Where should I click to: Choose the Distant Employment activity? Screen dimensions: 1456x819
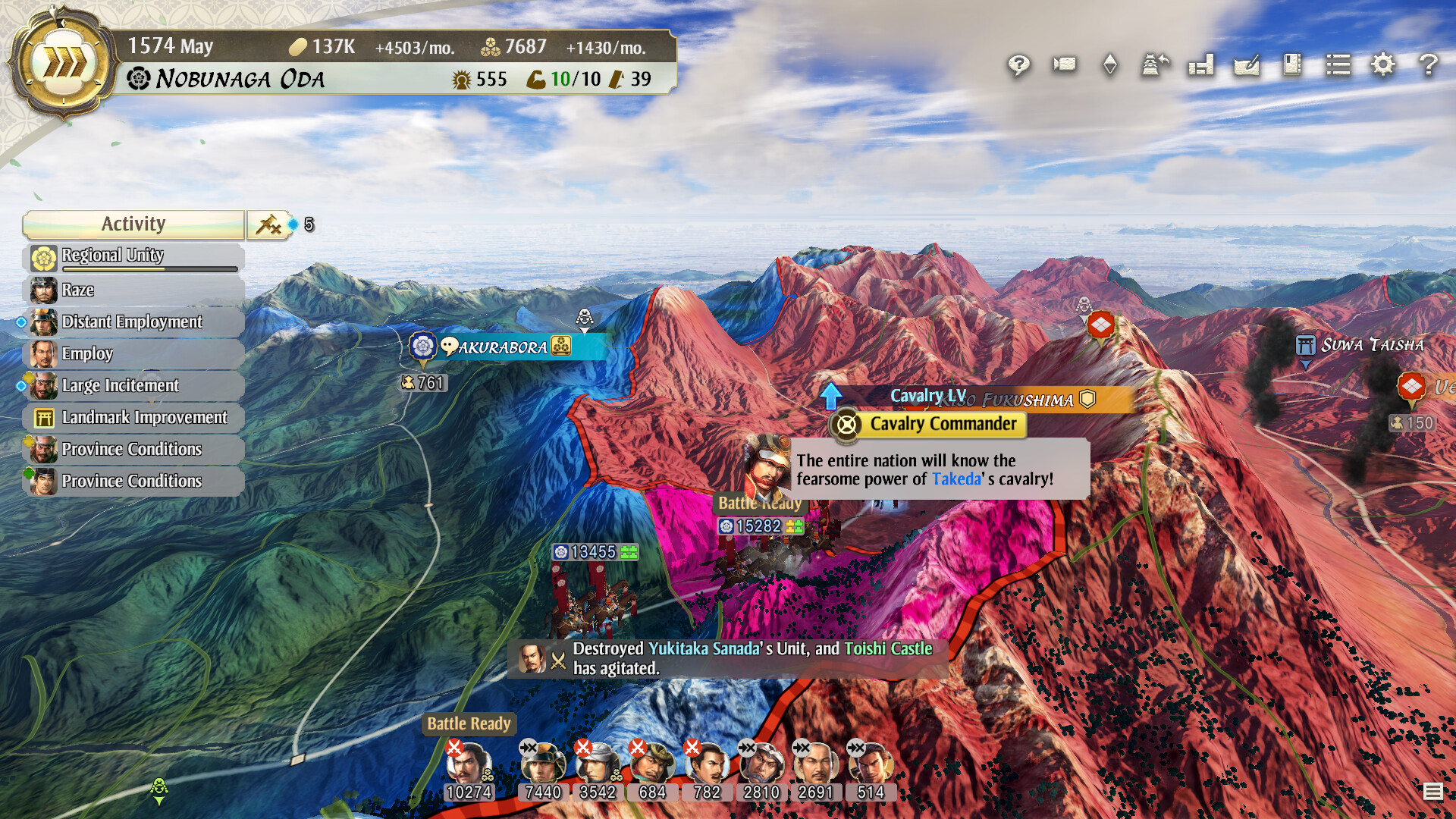click(133, 322)
